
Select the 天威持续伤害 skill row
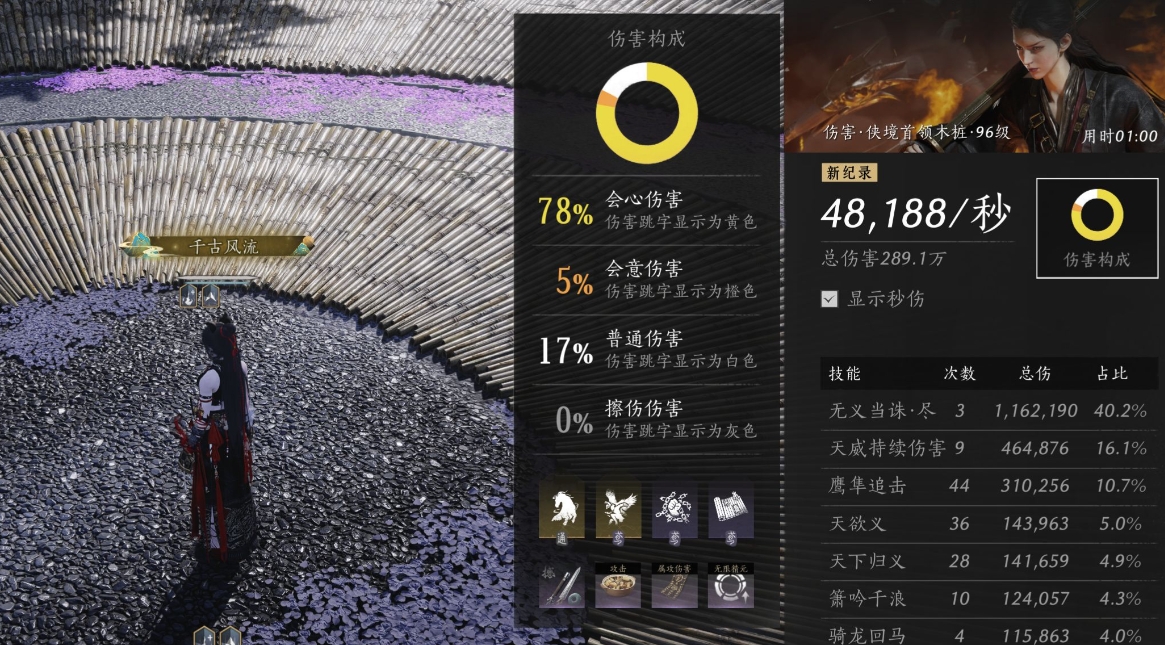coord(988,448)
